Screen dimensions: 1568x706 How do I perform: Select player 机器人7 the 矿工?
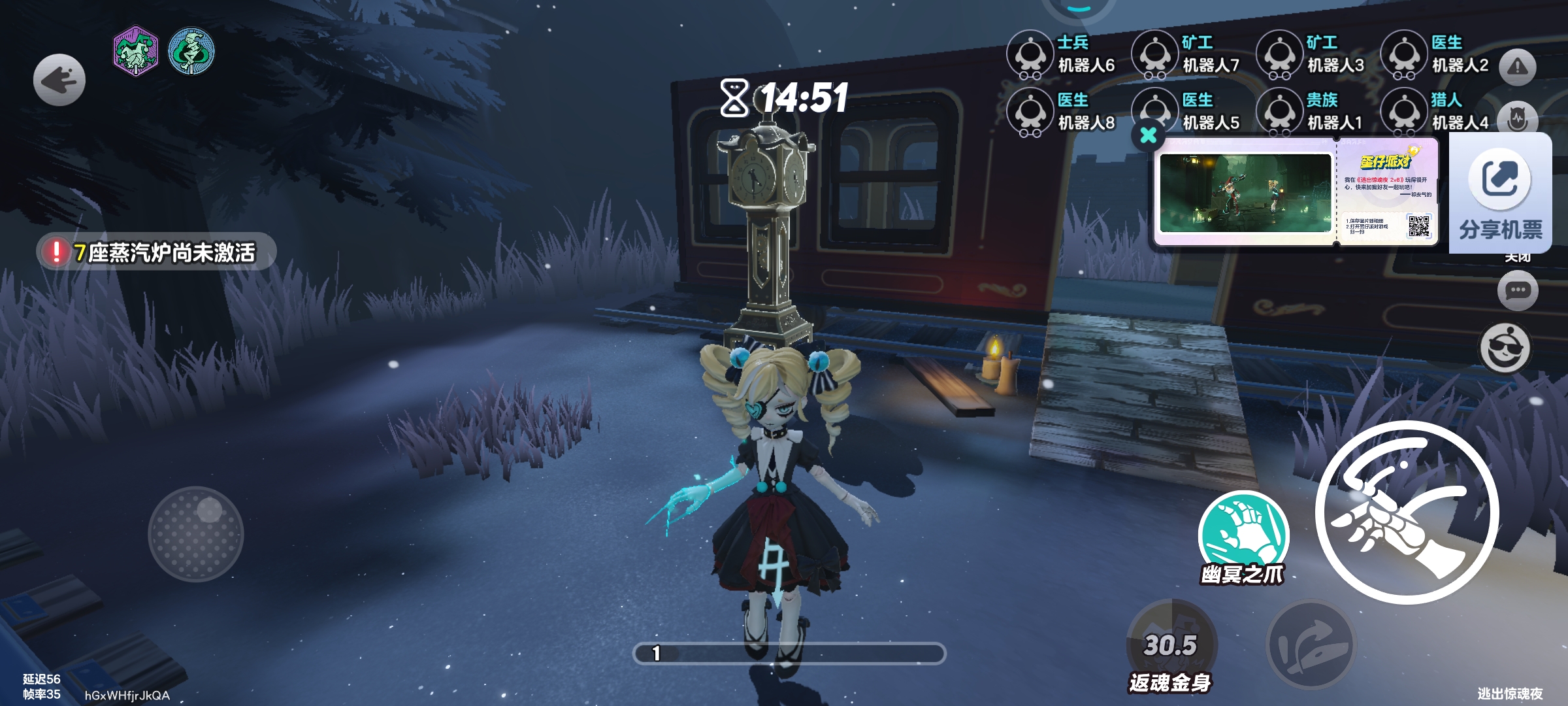[1186, 54]
